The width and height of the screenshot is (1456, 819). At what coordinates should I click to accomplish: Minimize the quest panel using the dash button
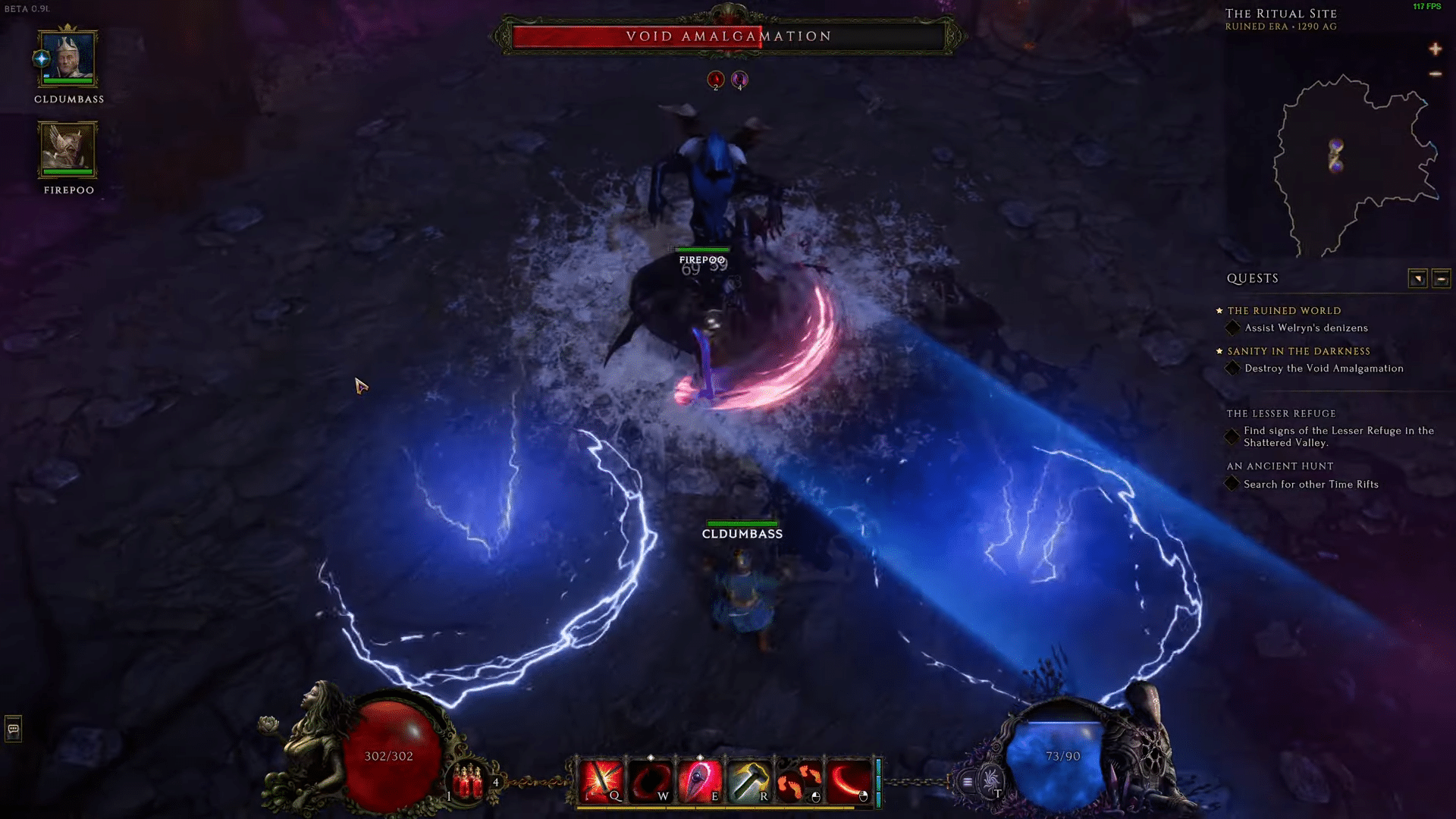click(1442, 278)
